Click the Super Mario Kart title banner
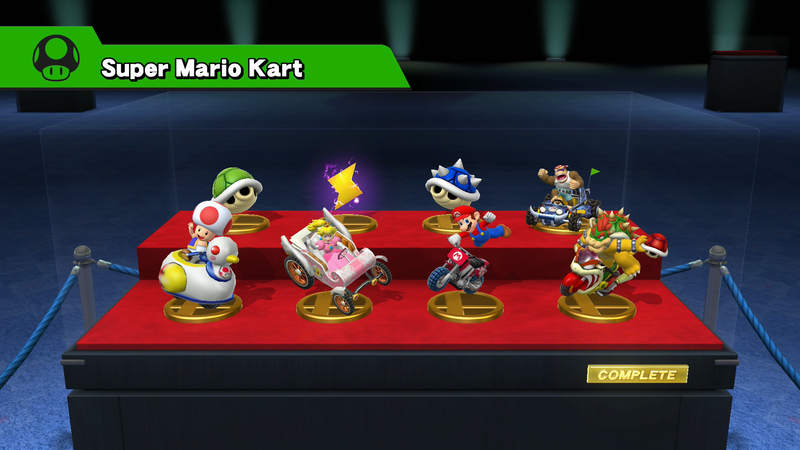Screen dimensions: 800x450 coord(205,68)
